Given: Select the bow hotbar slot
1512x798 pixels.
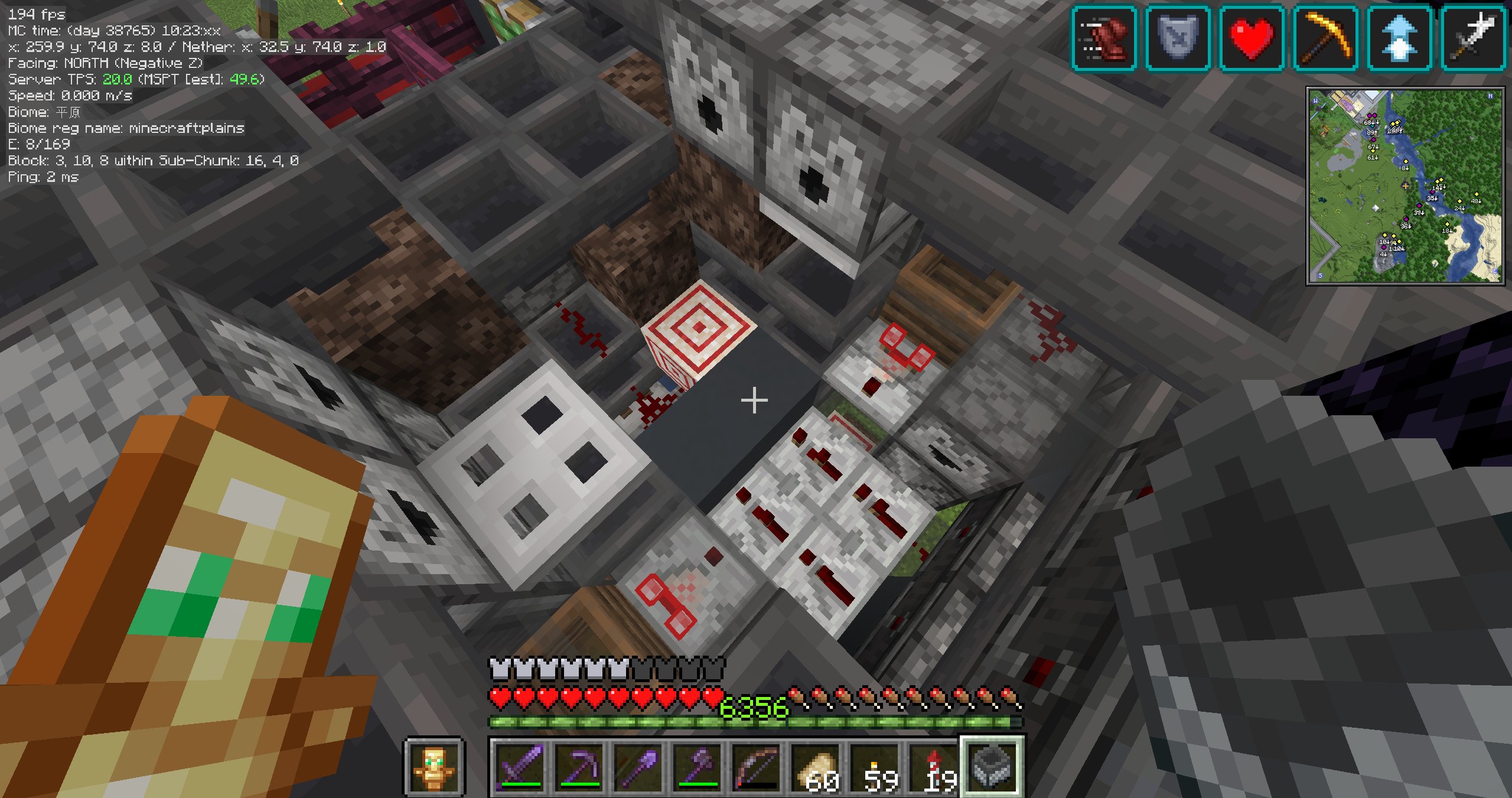Looking at the screenshot, I should 755,766.
